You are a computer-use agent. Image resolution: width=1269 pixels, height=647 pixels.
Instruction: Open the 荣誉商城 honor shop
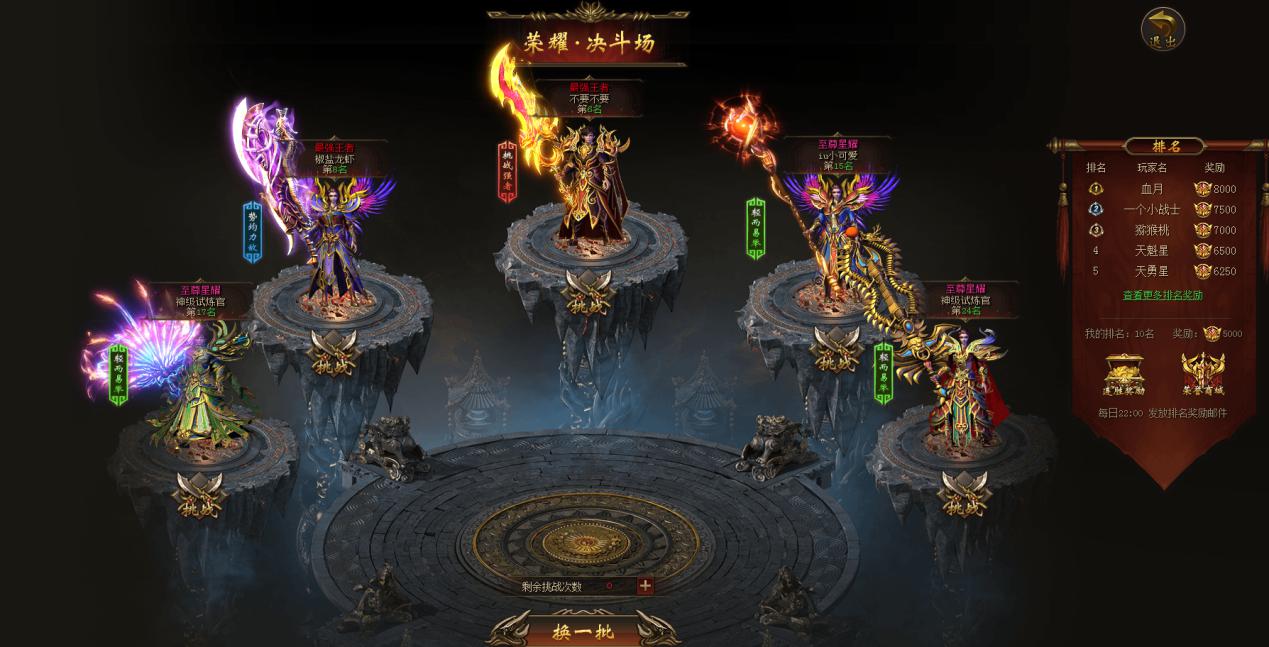[1203, 374]
